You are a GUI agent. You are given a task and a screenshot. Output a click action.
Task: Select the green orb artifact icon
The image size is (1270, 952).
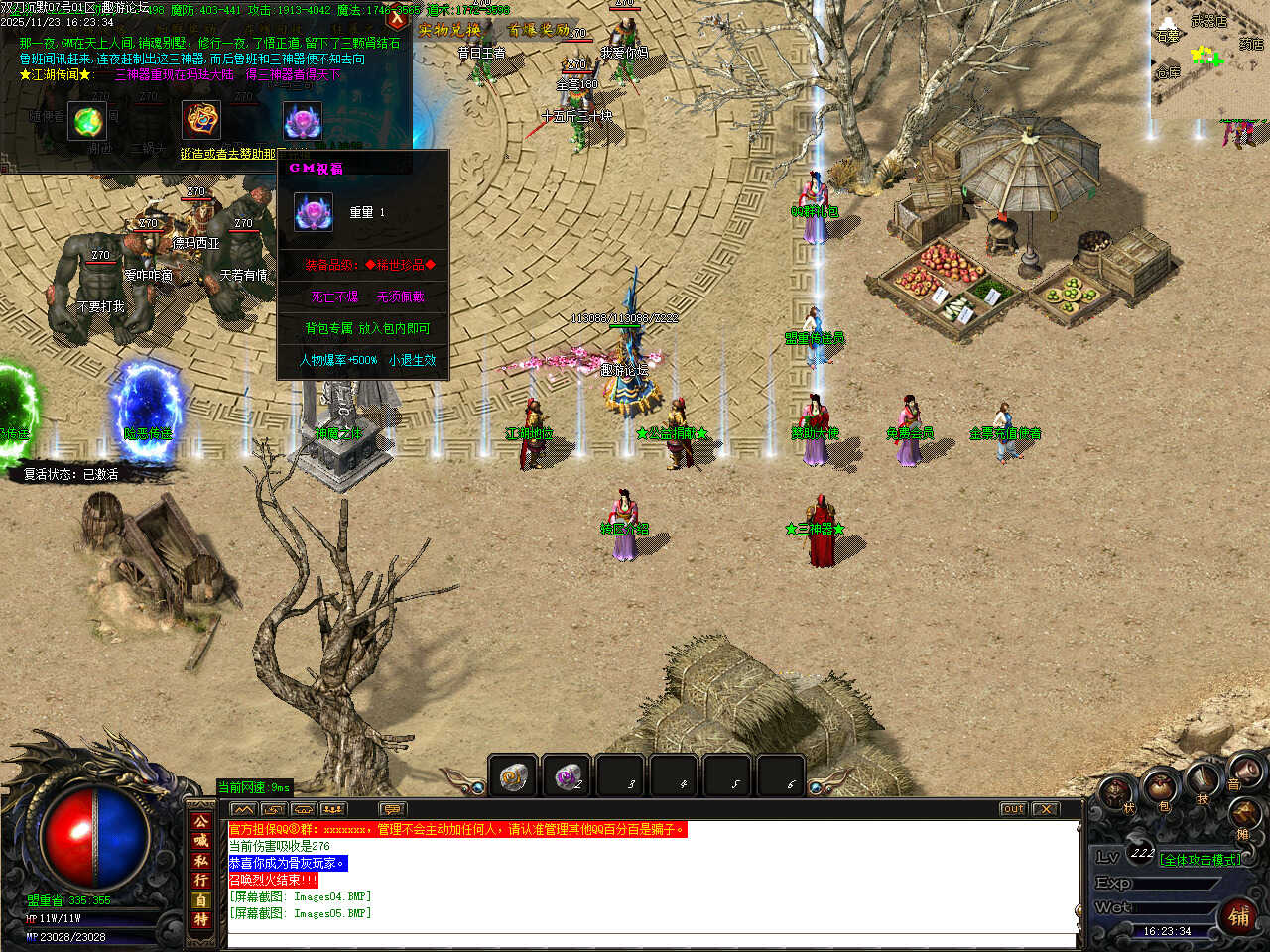(x=88, y=121)
